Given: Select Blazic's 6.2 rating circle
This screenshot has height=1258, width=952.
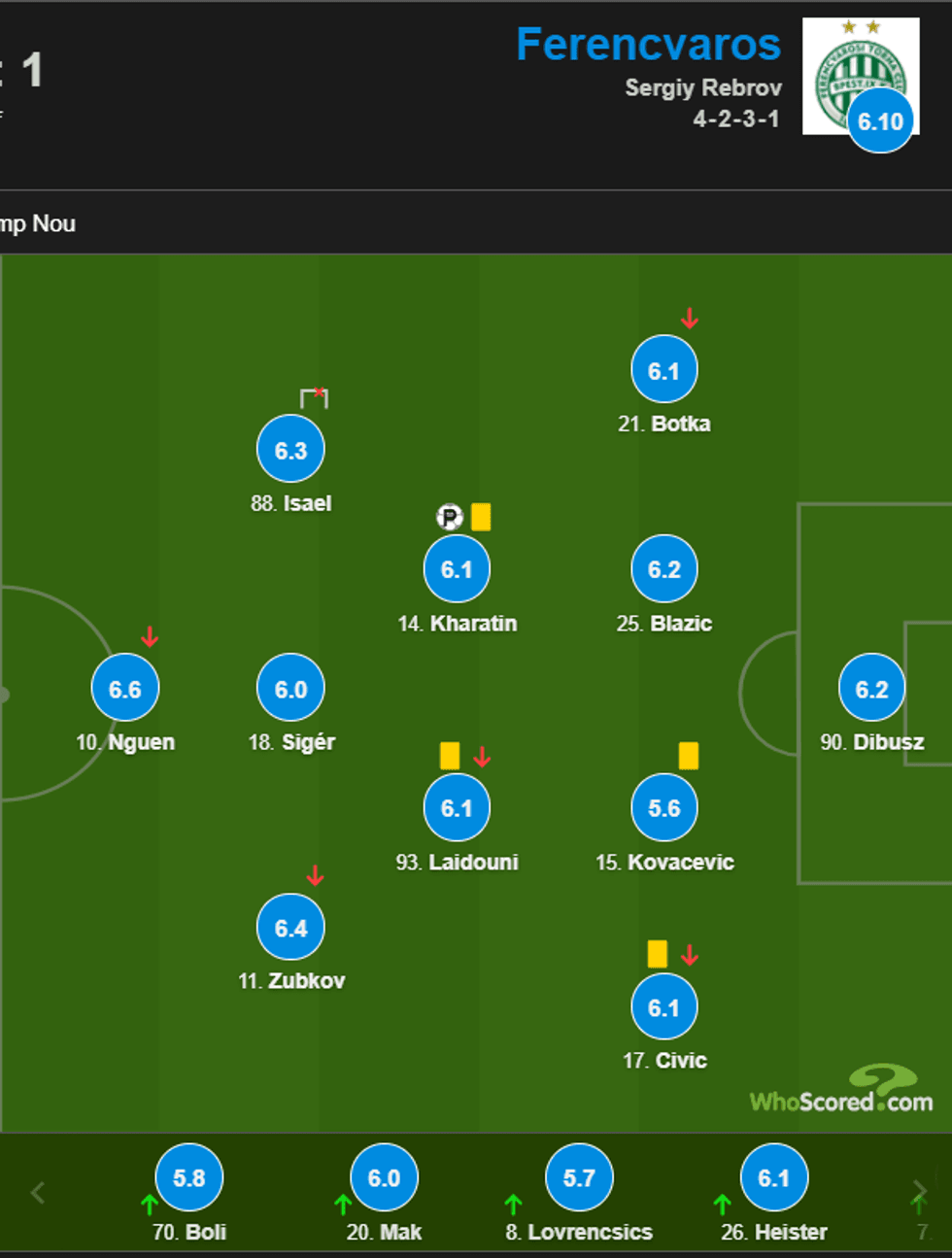Looking at the screenshot, I should [664, 569].
